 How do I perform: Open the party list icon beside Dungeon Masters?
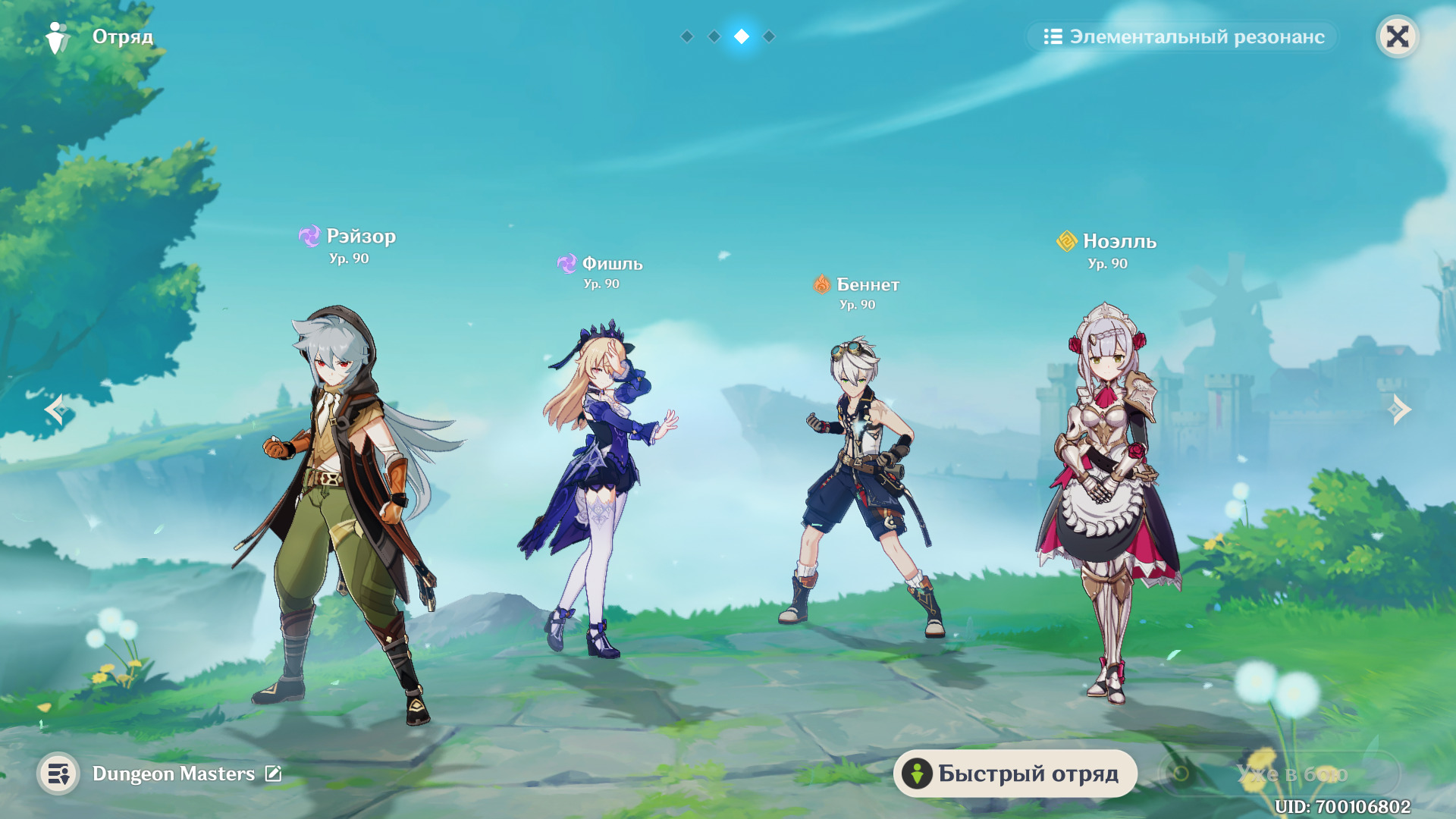58,773
